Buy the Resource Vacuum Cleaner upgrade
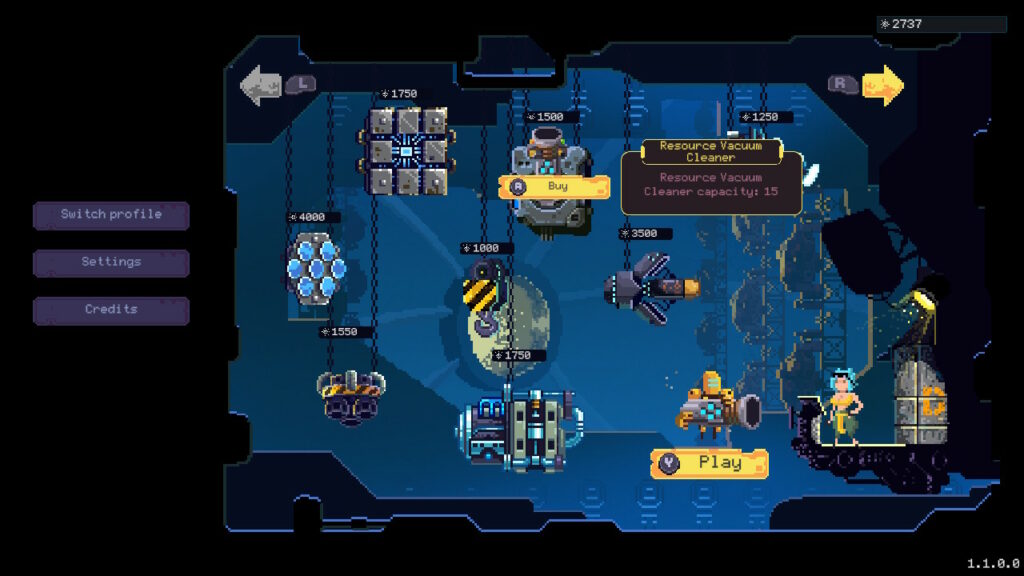Screen dimensions: 1024x576 pos(554,186)
